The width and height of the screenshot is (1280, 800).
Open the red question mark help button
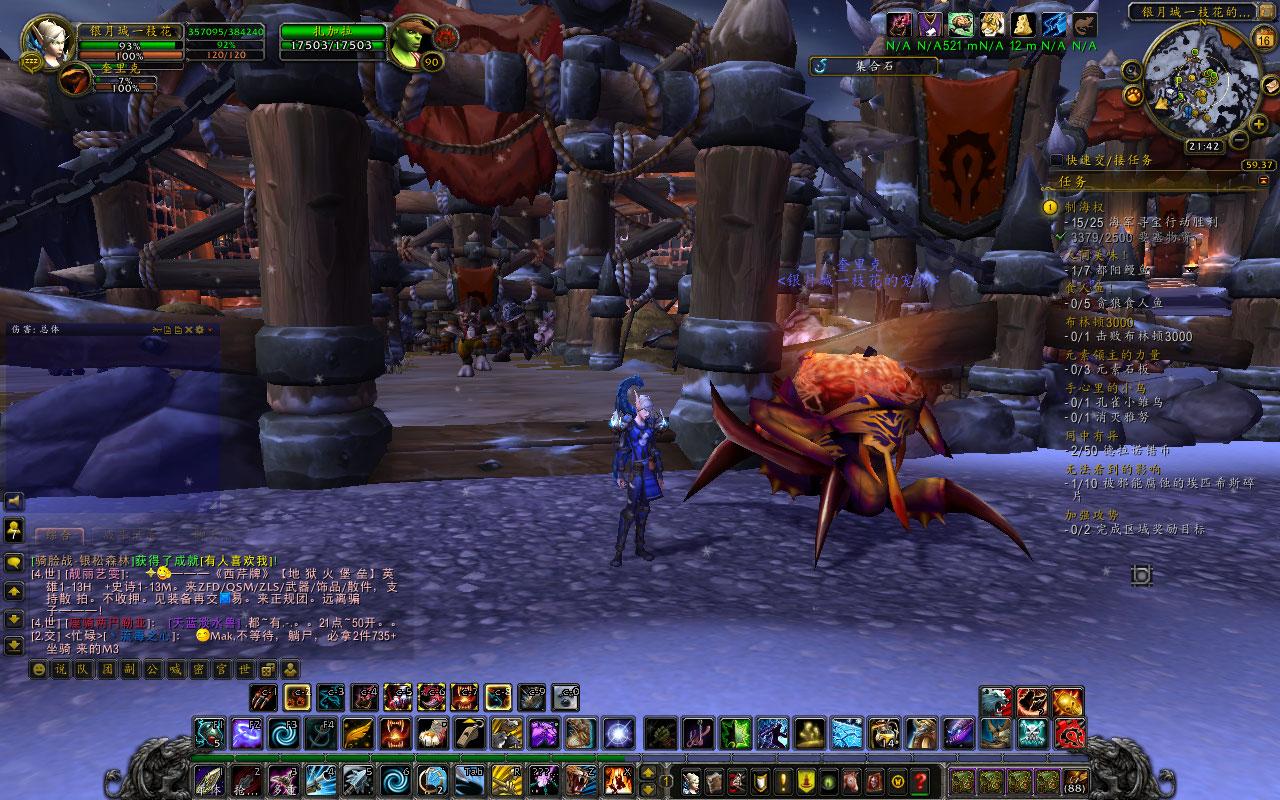click(921, 781)
